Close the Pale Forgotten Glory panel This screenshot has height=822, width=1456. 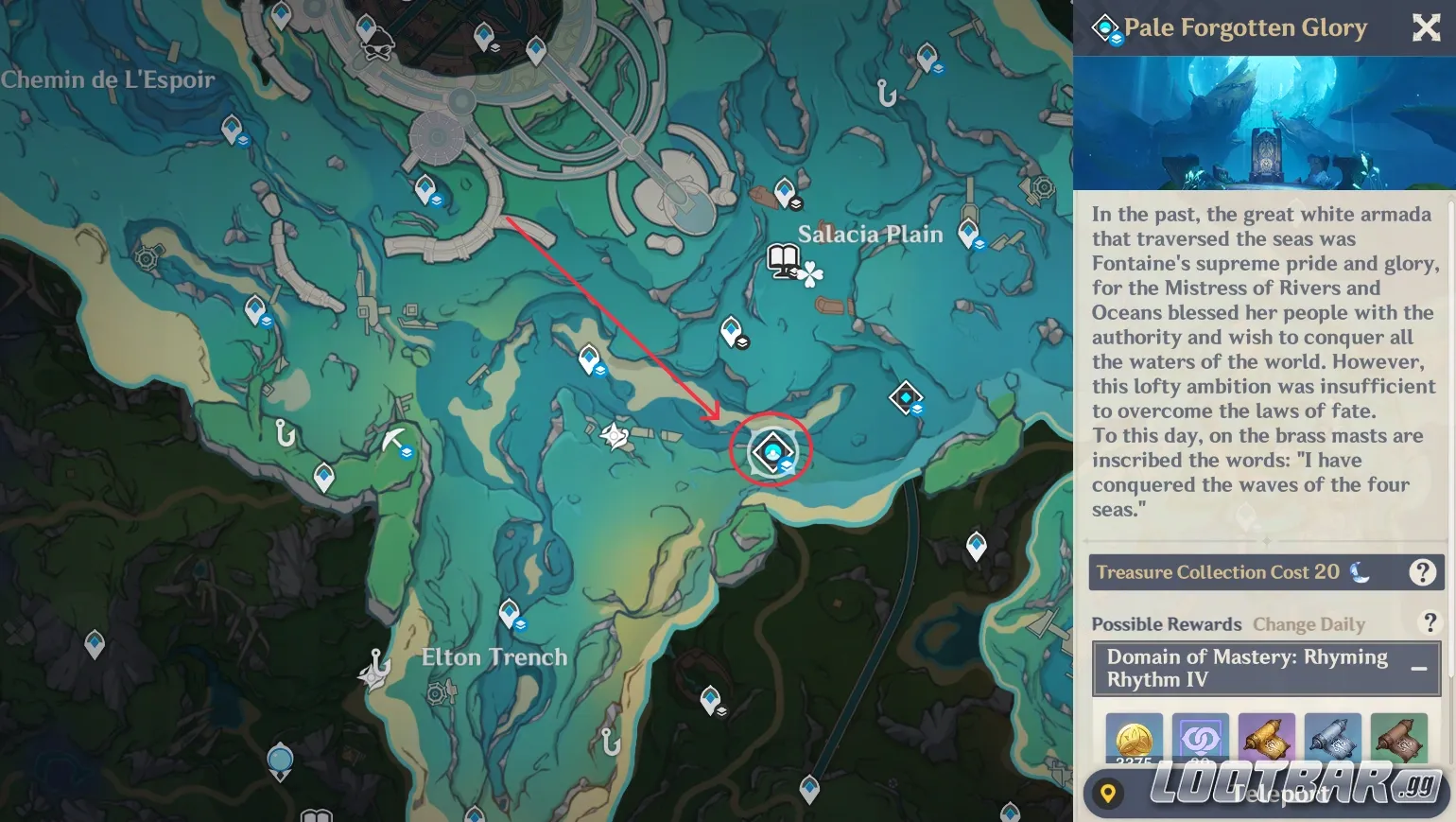pyautogui.click(x=1426, y=27)
